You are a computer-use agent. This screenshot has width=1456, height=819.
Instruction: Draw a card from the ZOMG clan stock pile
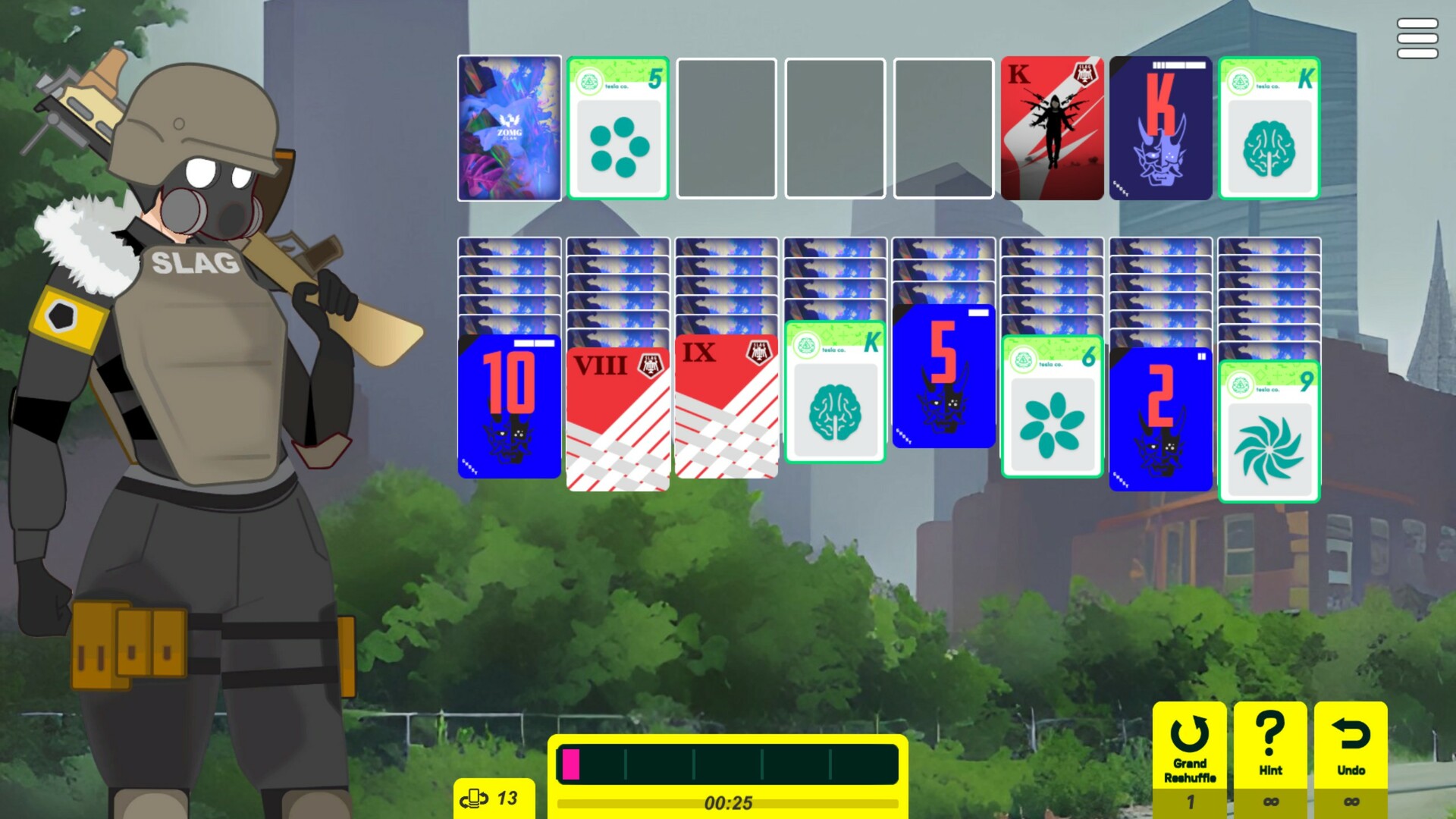pyautogui.click(x=509, y=129)
